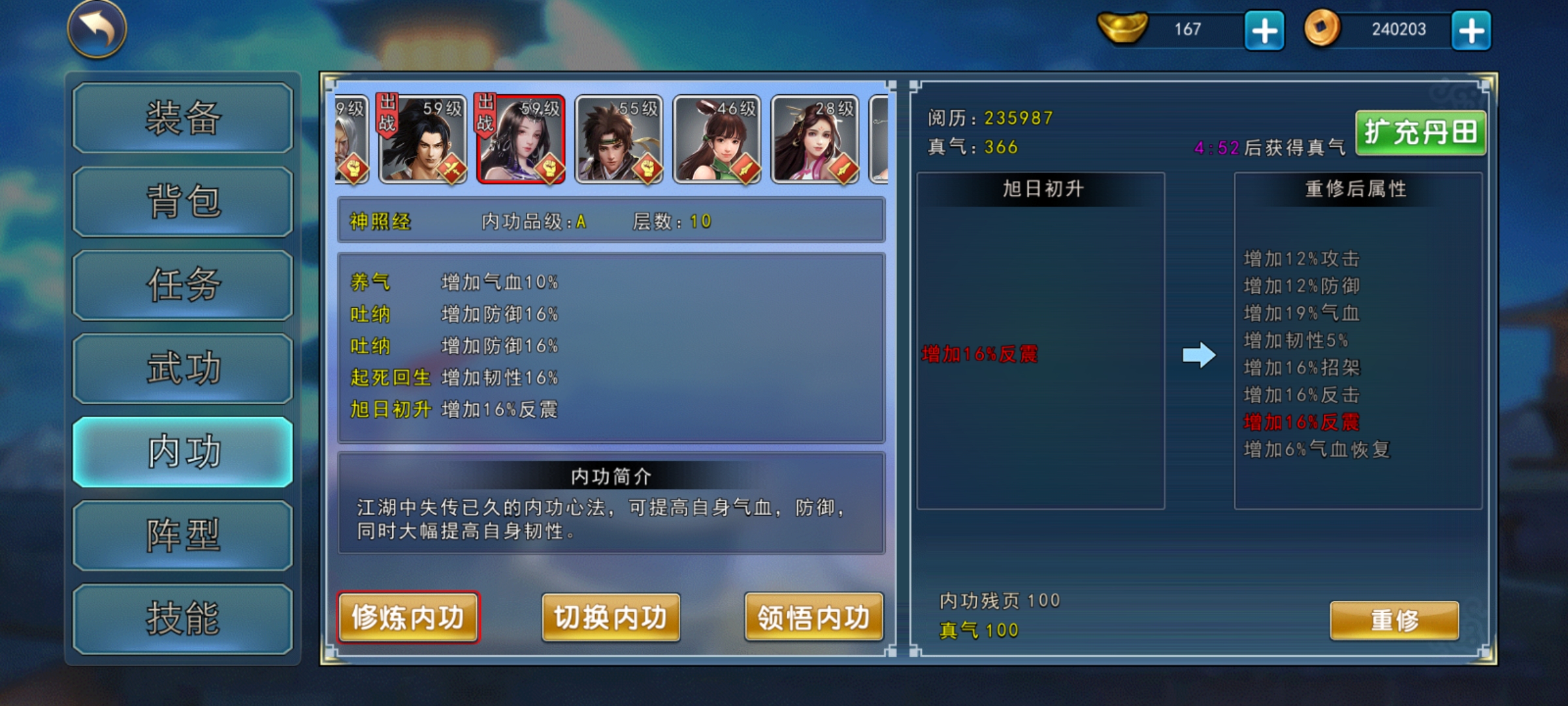Click the plus button beside 240203 coins
The height and width of the screenshot is (706, 1568).
pos(1470,29)
